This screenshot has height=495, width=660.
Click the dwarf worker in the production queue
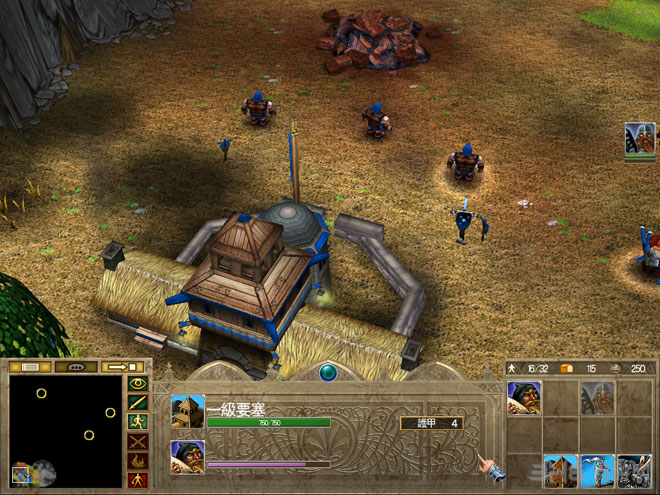pyautogui.click(x=187, y=456)
